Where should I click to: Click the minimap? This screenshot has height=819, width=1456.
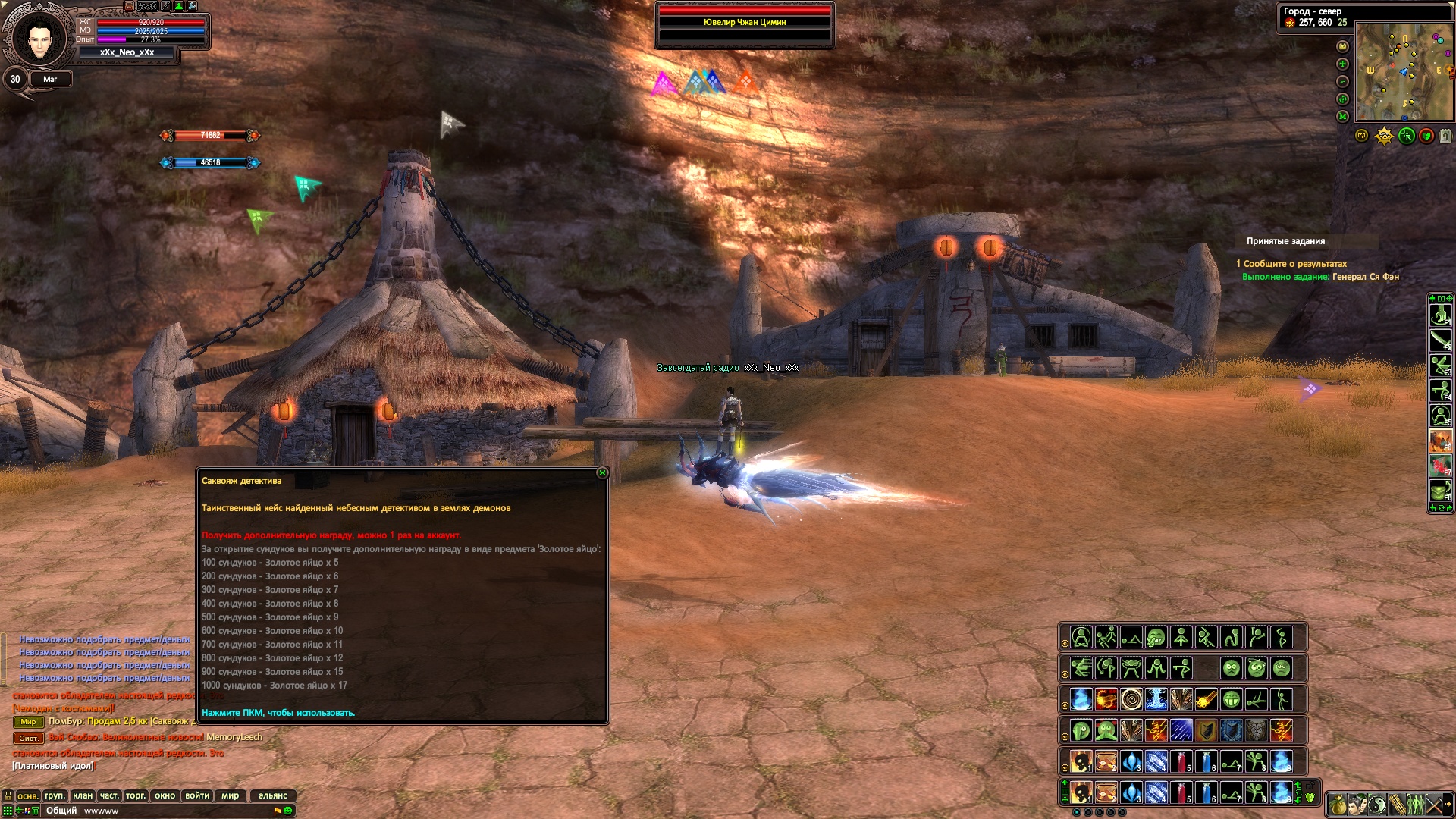tap(1403, 71)
